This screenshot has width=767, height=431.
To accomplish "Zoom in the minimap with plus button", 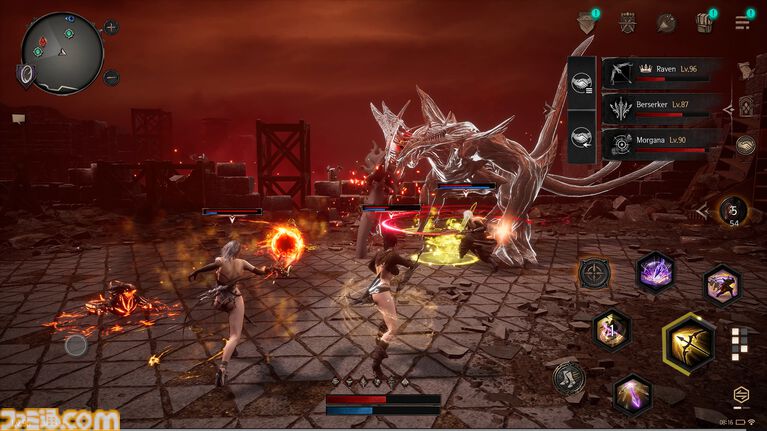I will (x=111, y=27).
